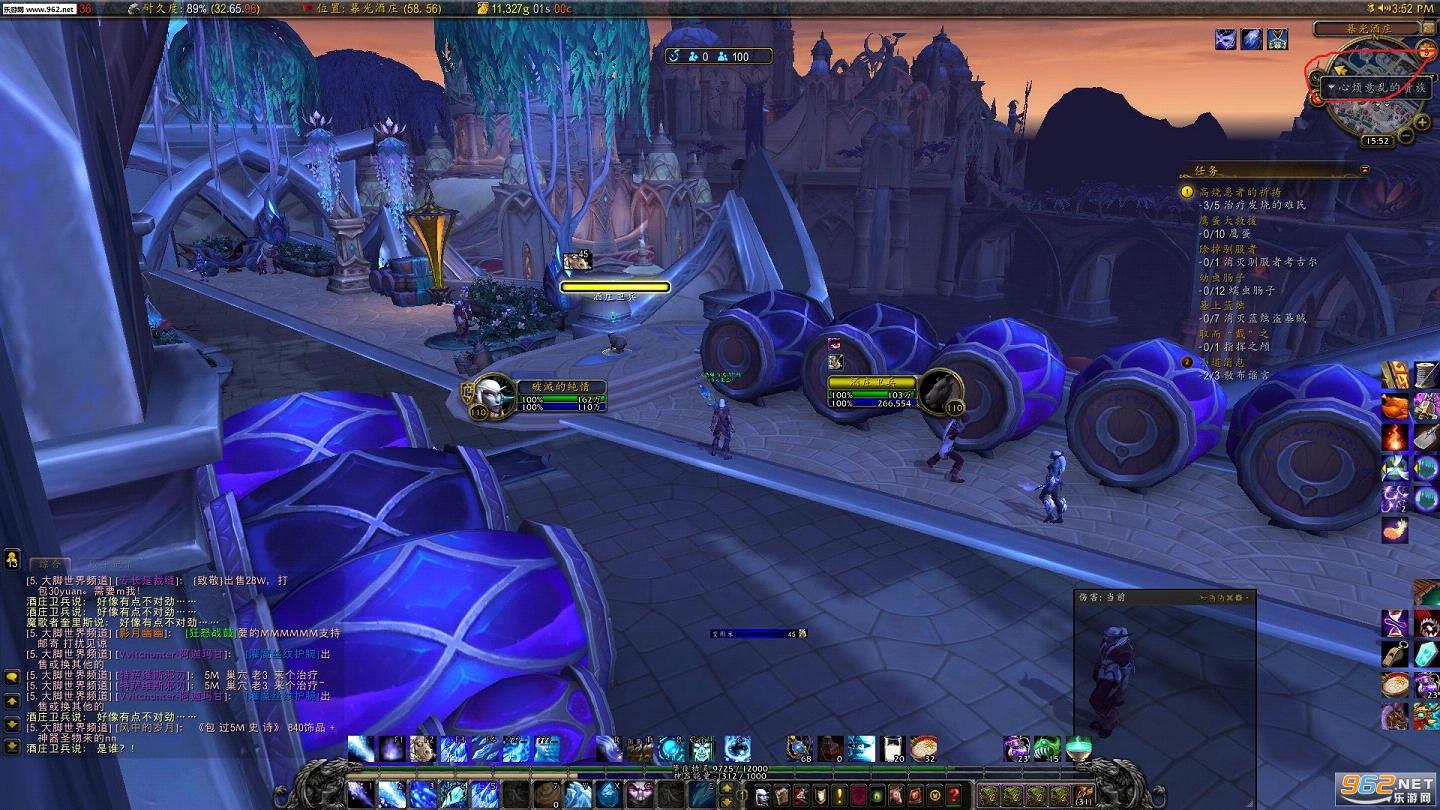Select the quest 鹰蛋大救援 in tracker
Image resolution: width=1440 pixels, height=810 pixels.
[1228, 220]
